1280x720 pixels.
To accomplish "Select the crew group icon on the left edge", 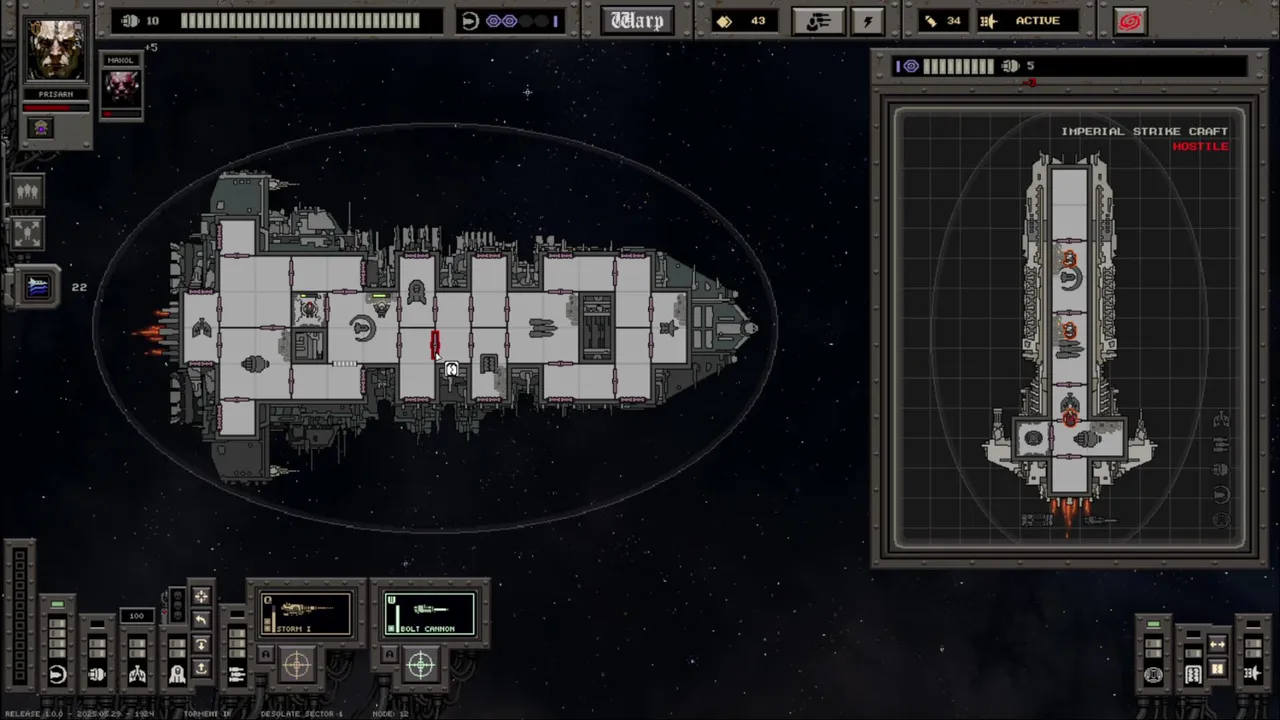I will (27, 191).
